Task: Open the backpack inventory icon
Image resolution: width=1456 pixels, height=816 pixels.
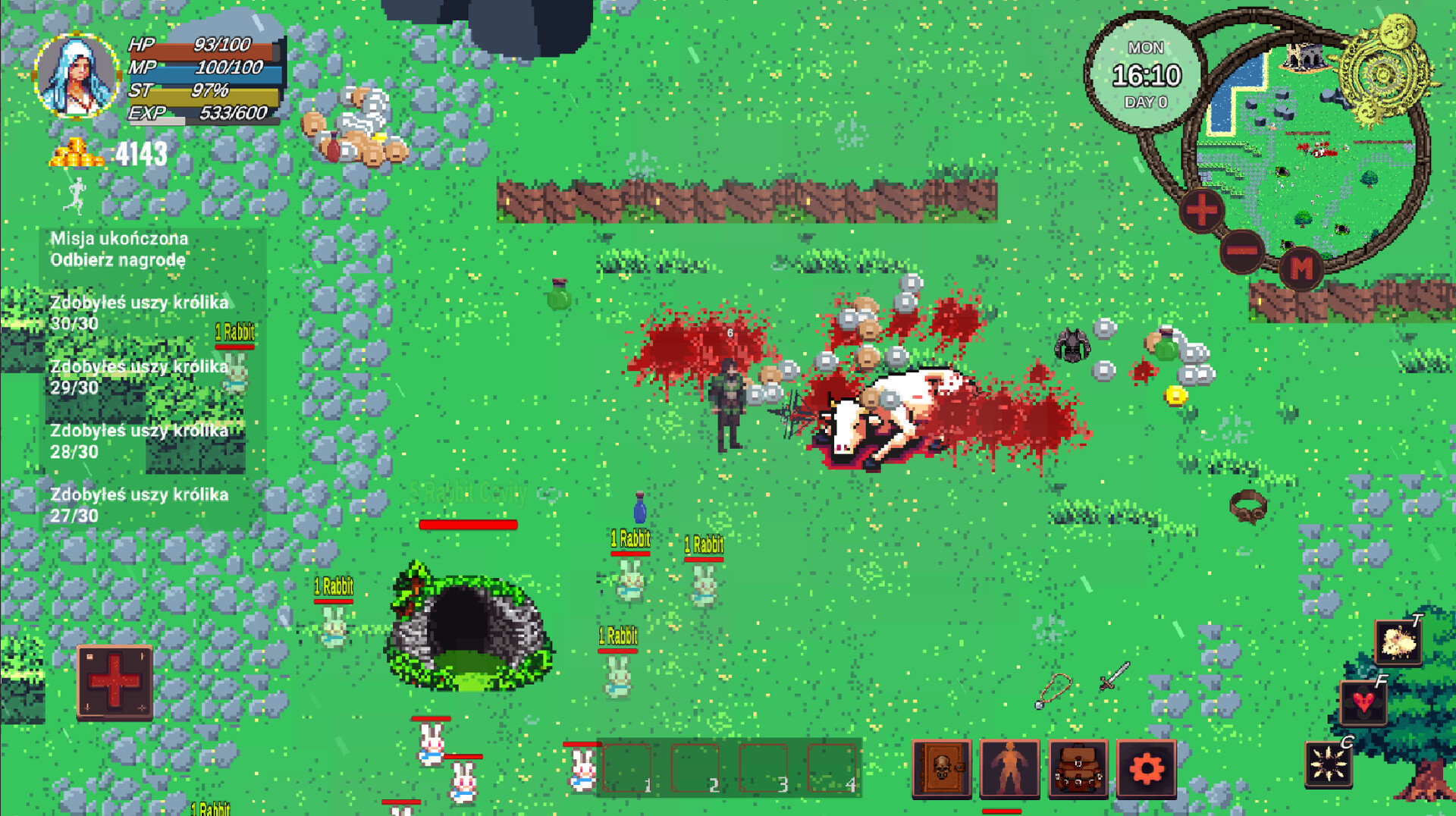Action: coord(1078,768)
